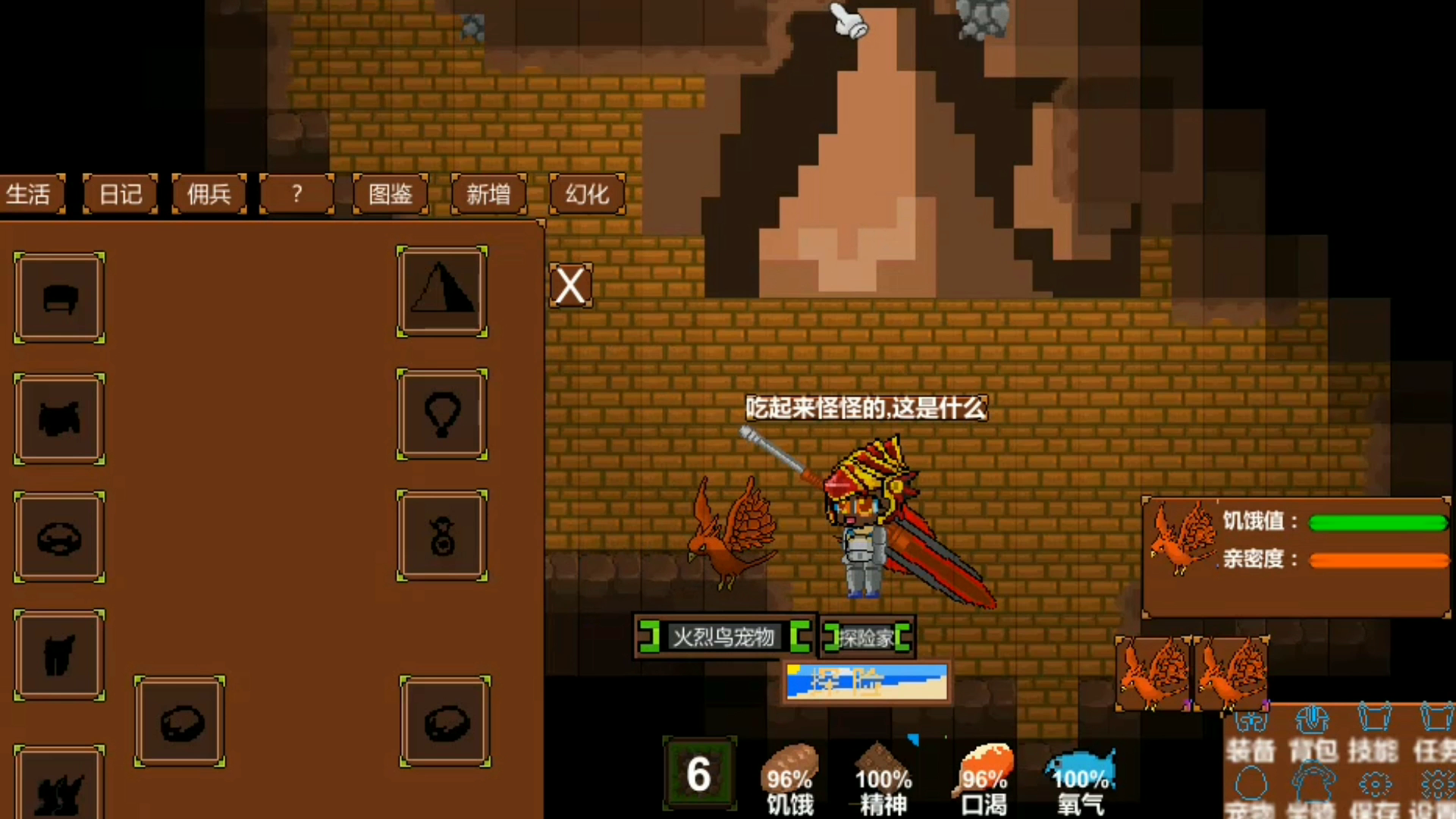The width and height of the screenshot is (1456, 819).
Task: Open the 幻化 tab
Action: point(586,195)
